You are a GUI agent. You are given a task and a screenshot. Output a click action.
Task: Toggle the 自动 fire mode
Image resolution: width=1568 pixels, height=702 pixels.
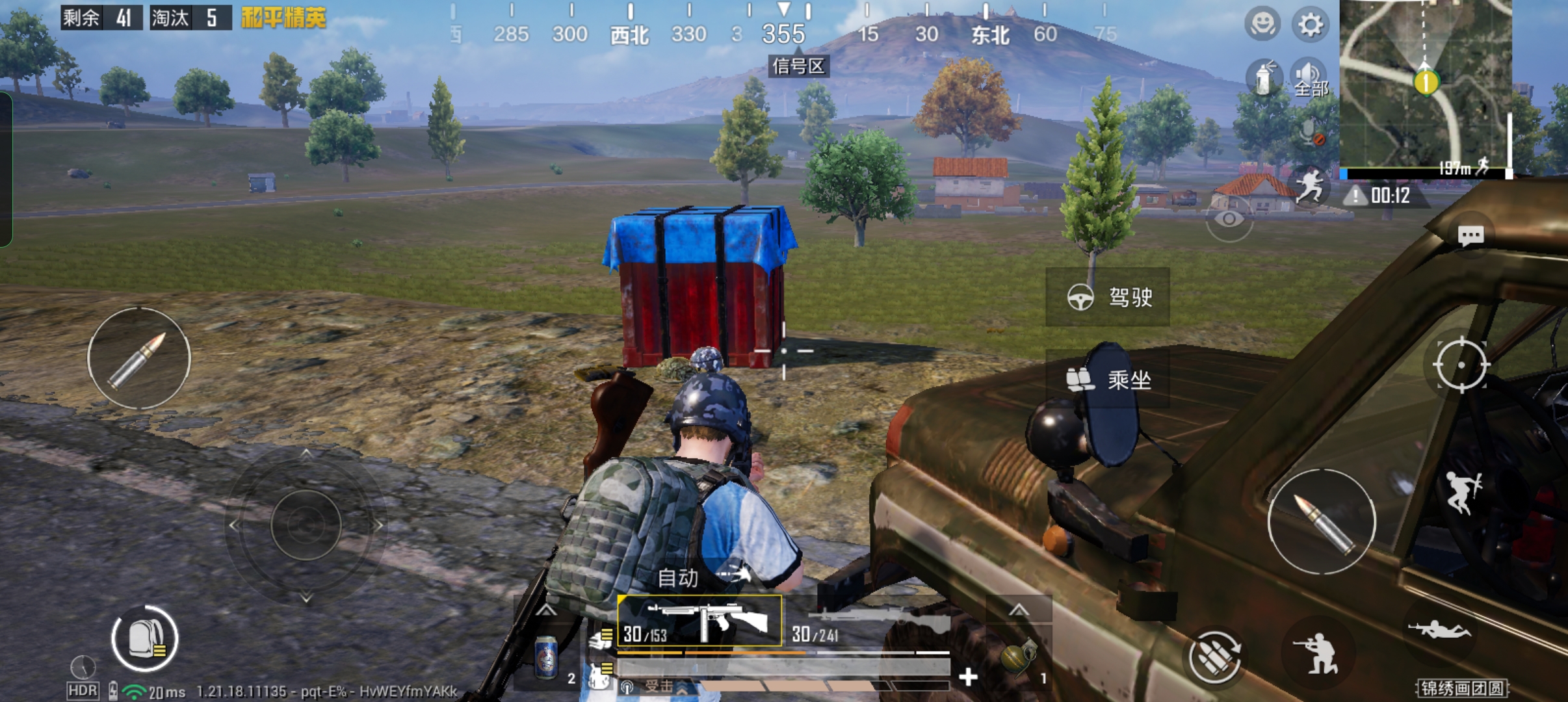[x=679, y=577]
